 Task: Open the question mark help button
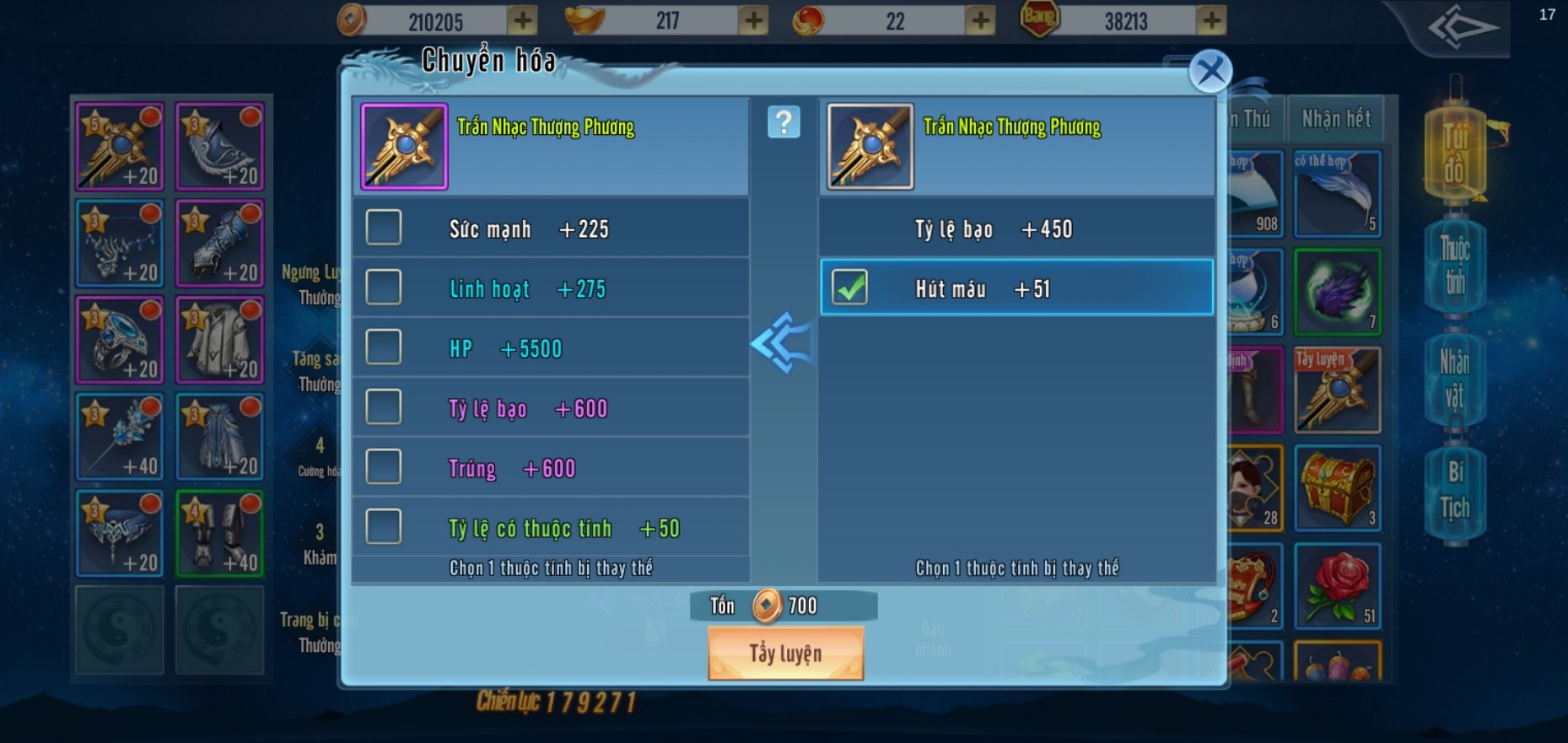(784, 123)
